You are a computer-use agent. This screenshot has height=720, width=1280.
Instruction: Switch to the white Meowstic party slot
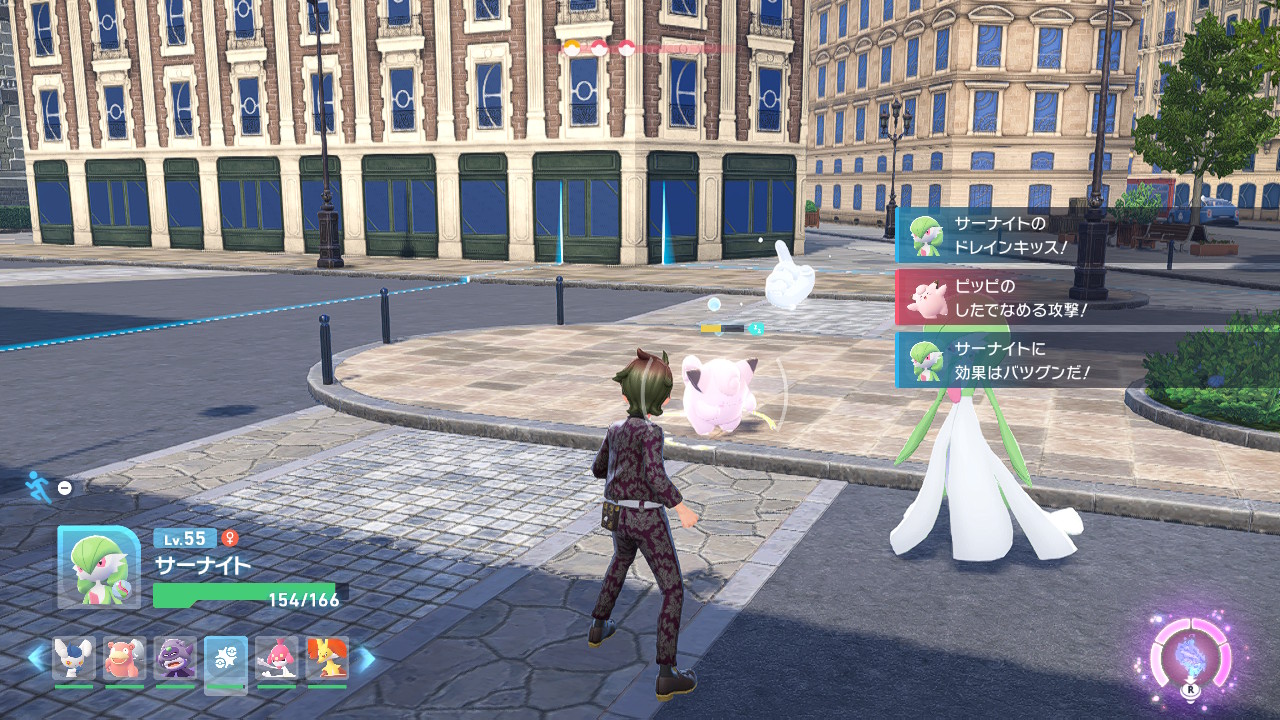click(x=74, y=659)
